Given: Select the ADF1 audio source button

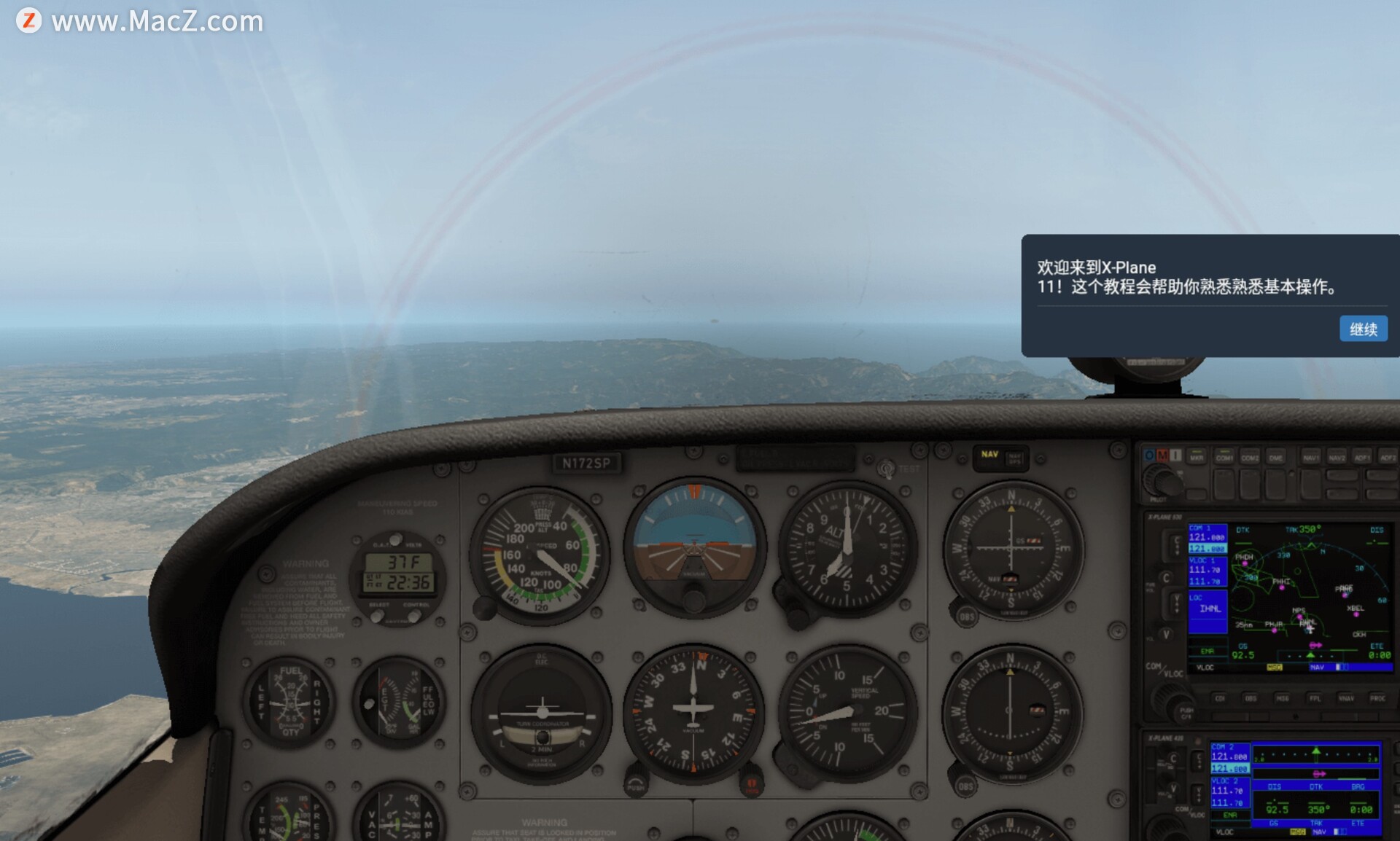Looking at the screenshot, I should tap(1361, 457).
